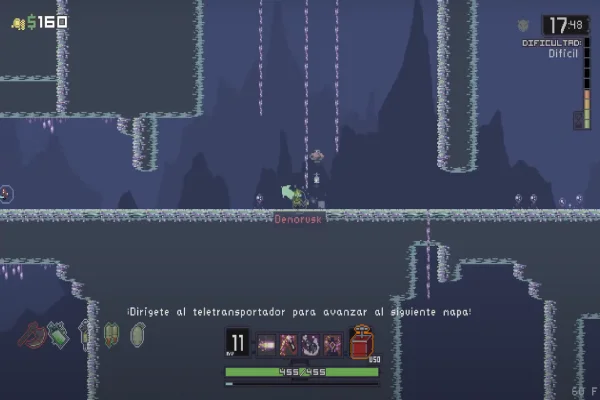Select the twin rocket pack item icon

click(x=110, y=334)
